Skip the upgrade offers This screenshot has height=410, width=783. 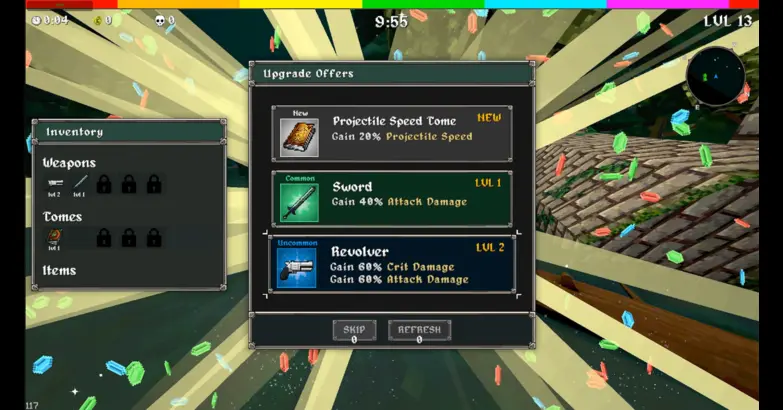[x=354, y=331]
